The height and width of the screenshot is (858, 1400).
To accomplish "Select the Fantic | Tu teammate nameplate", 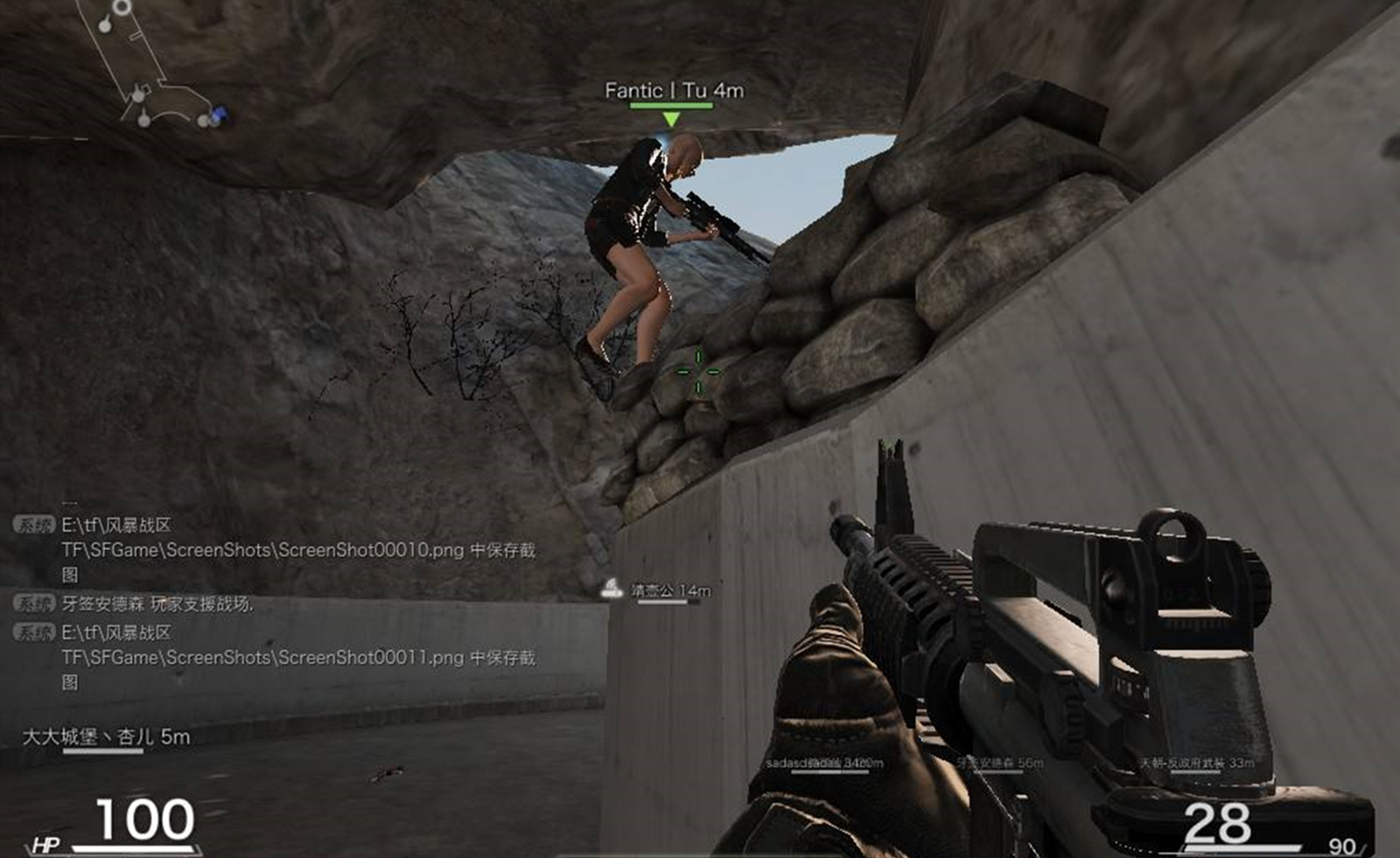I will tap(673, 91).
